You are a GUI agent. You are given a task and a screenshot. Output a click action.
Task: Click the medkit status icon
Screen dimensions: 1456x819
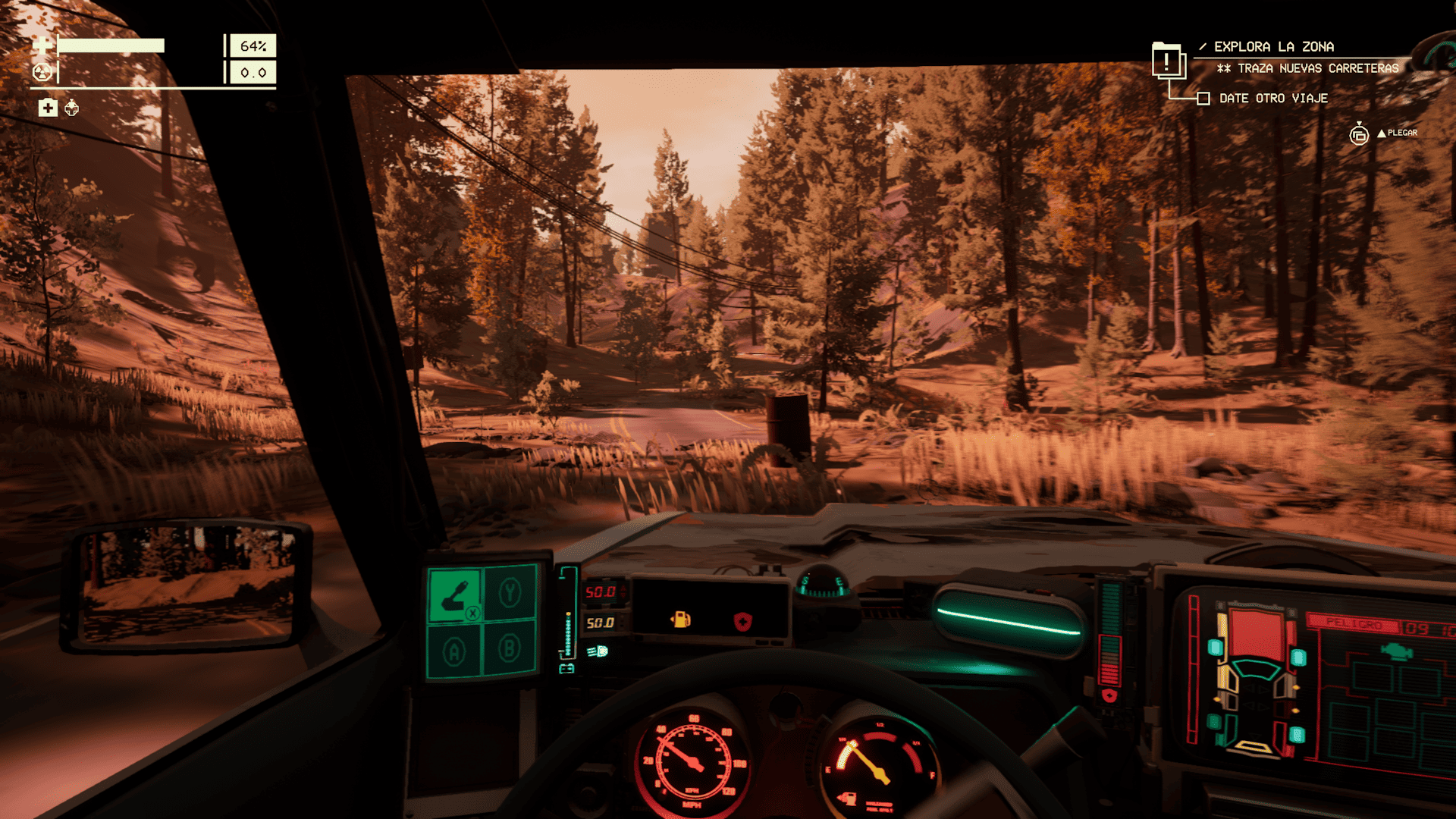coord(48,108)
